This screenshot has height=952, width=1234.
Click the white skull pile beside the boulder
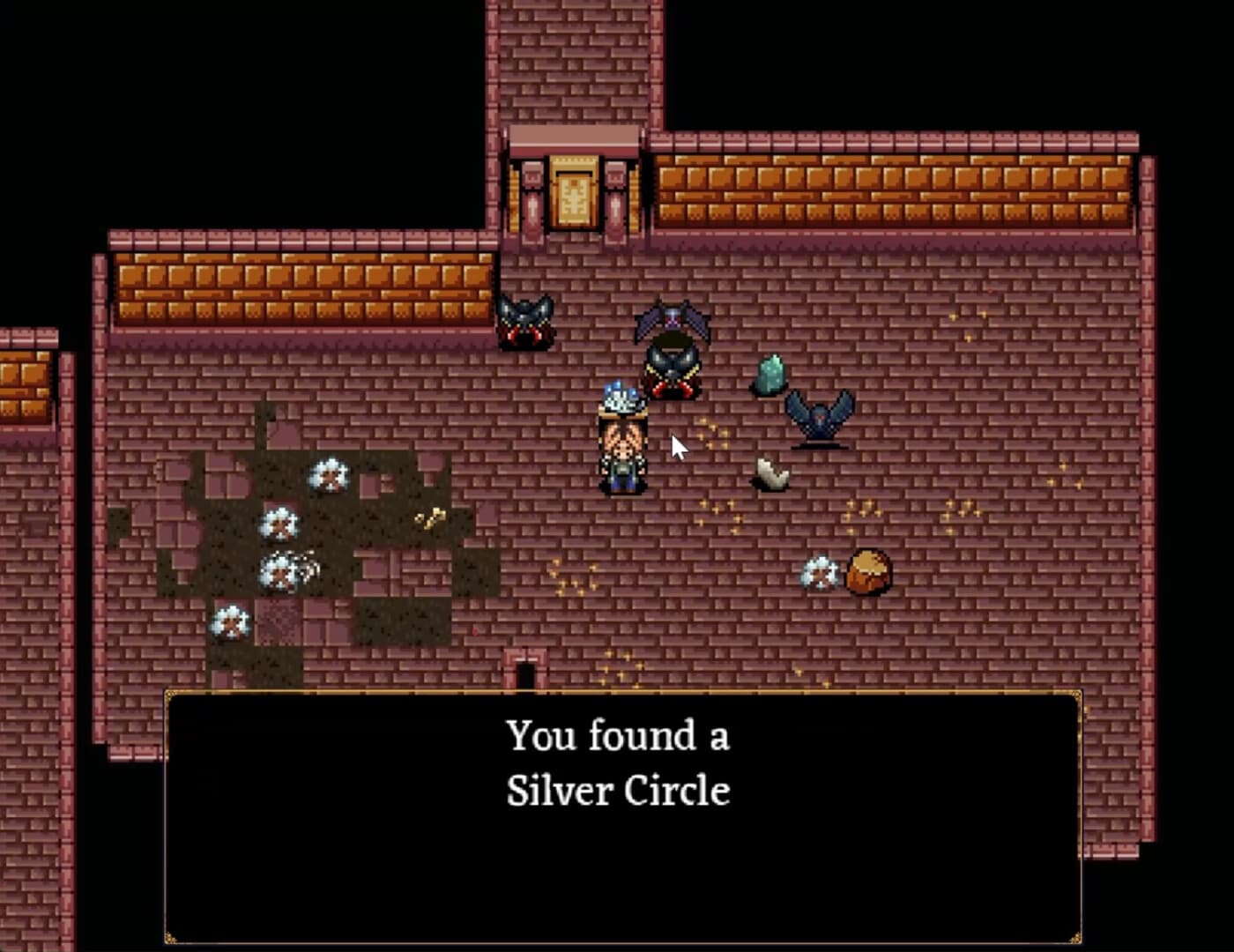(x=820, y=573)
